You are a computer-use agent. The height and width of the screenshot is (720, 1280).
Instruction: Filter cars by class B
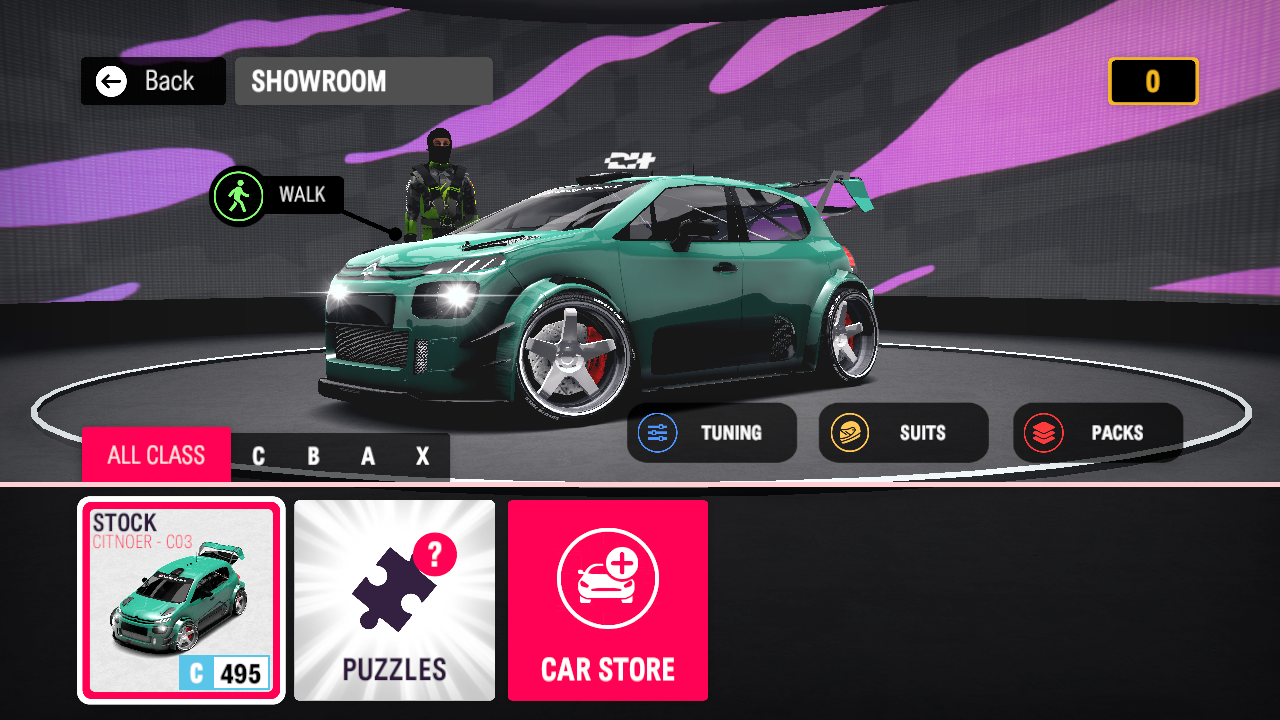[x=313, y=457]
